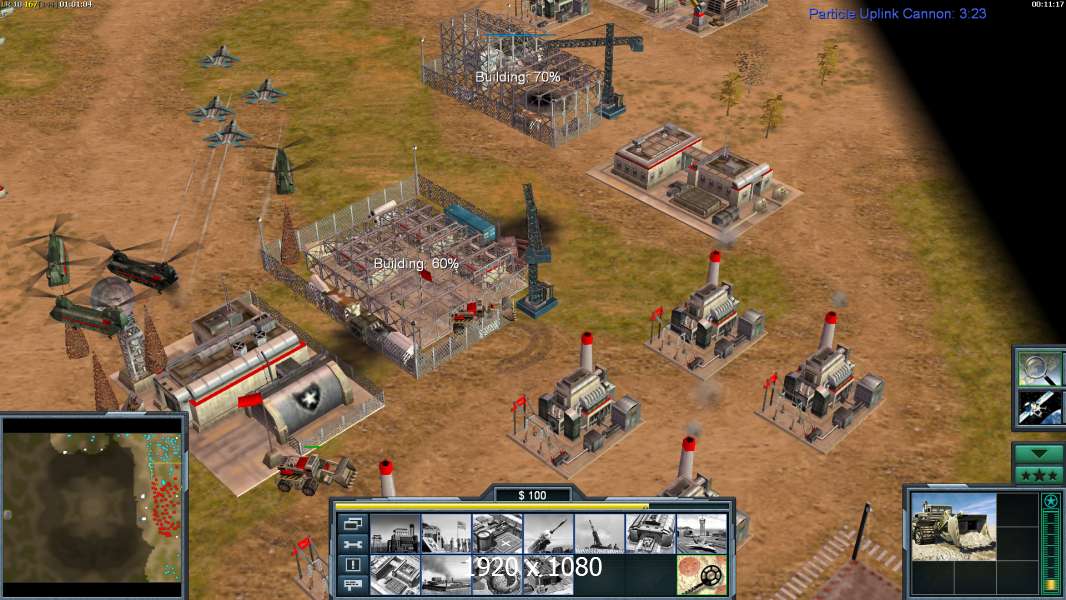Open the chat message button
Image resolution: width=1066 pixels, height=600 pixels.
pyautogui.click(x=353, y=586)
